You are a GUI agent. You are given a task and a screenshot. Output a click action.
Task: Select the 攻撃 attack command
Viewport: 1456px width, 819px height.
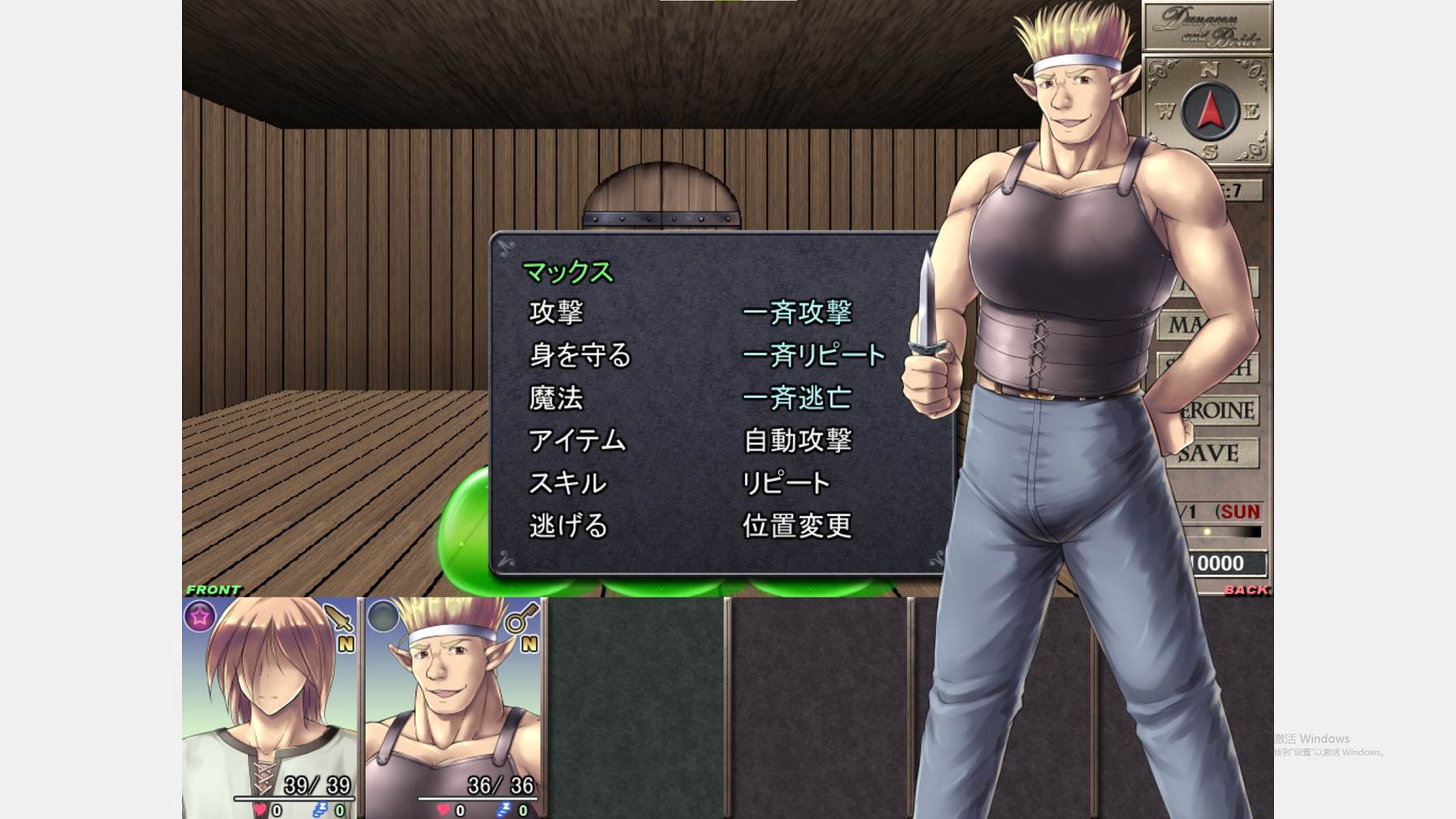557,312
